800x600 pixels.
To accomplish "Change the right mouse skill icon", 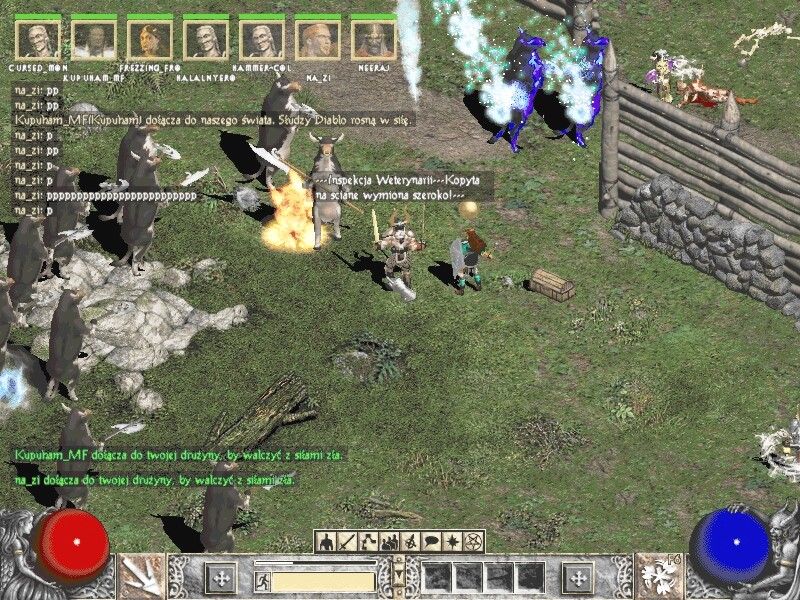I will [x=658, y=577].
